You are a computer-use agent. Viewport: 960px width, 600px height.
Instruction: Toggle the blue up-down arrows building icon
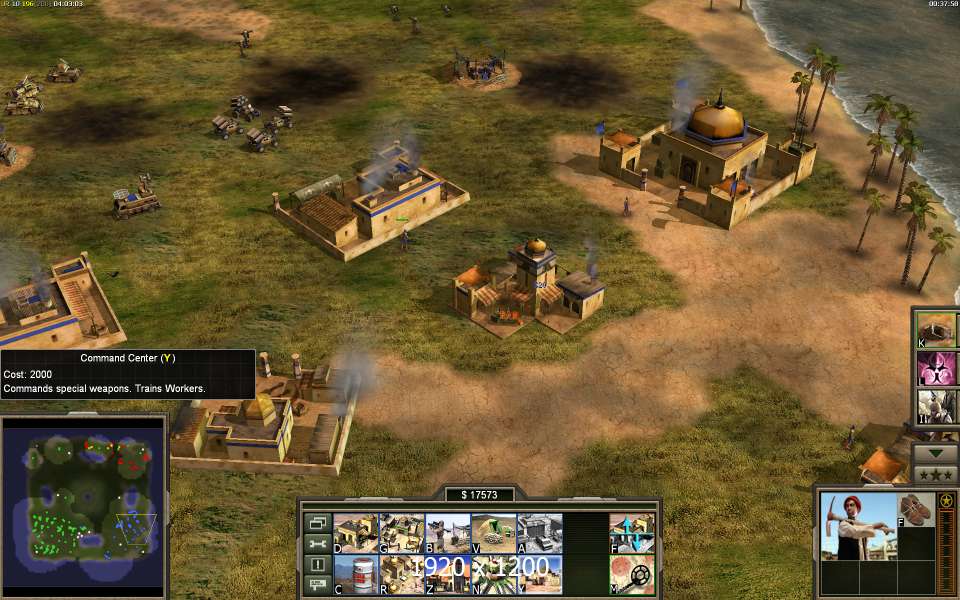point(632,533)
